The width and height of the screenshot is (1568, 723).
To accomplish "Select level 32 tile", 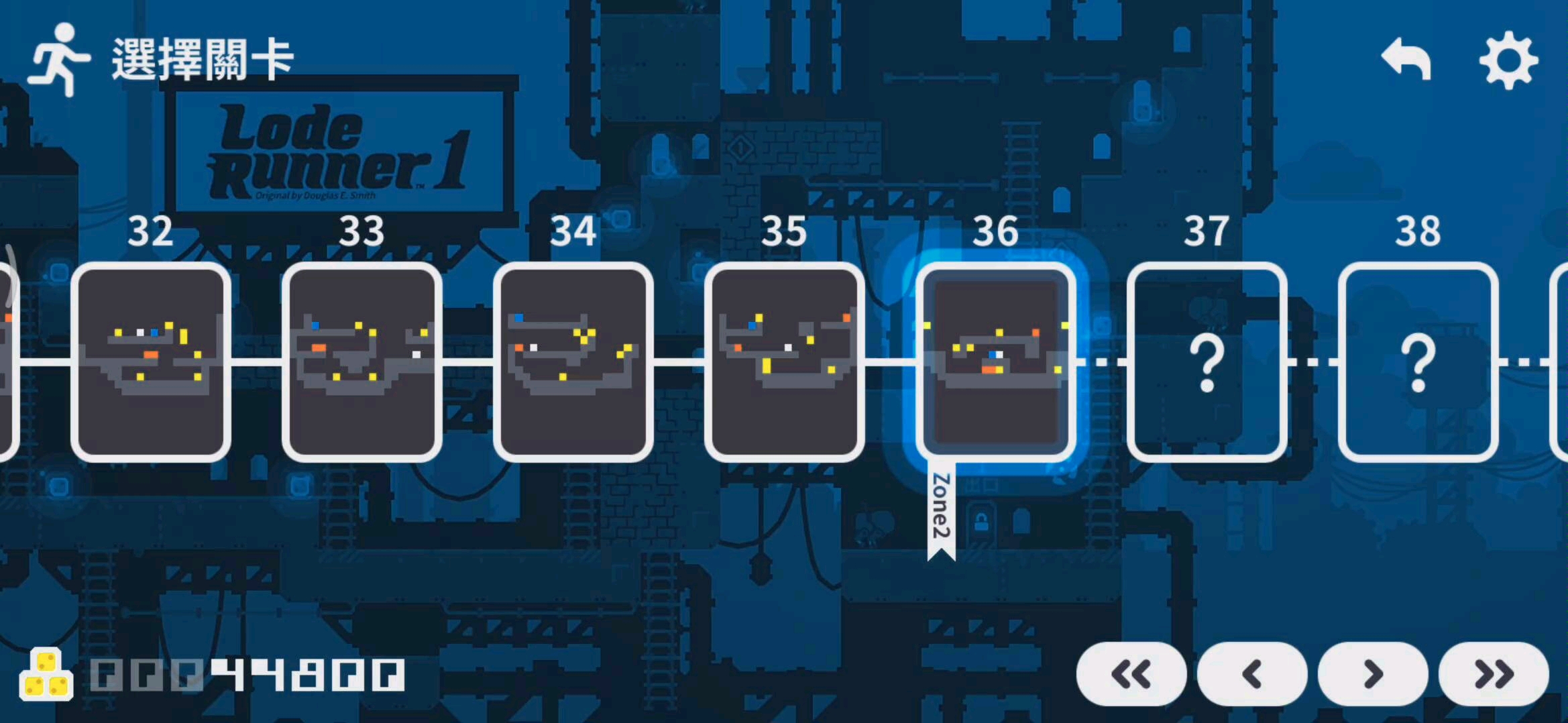I will [x=151, y=362].
